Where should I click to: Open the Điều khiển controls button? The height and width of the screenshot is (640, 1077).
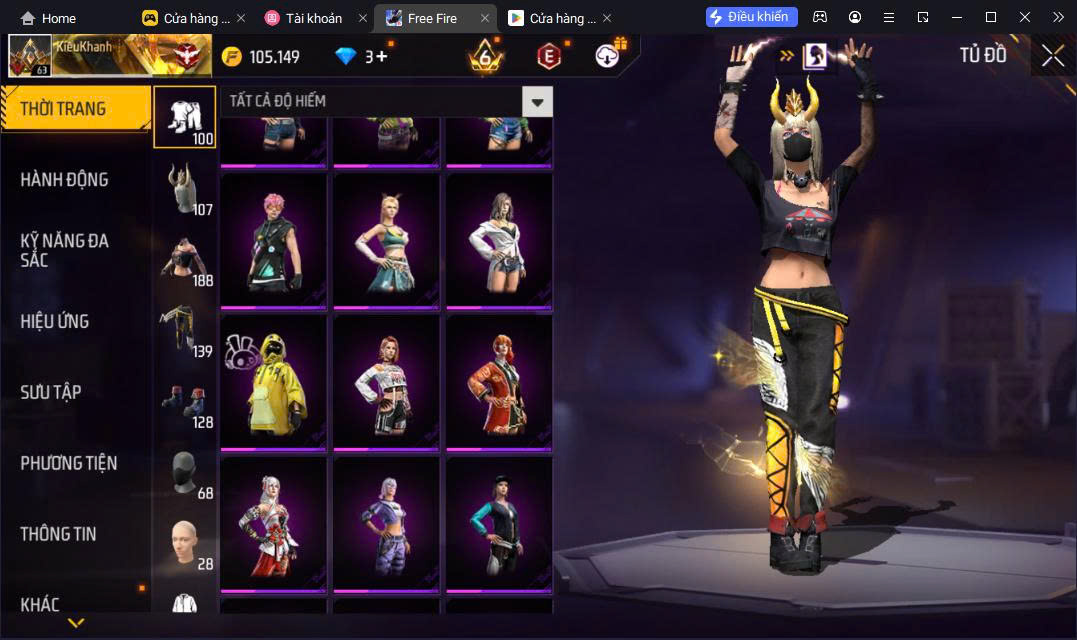(752, 17)
